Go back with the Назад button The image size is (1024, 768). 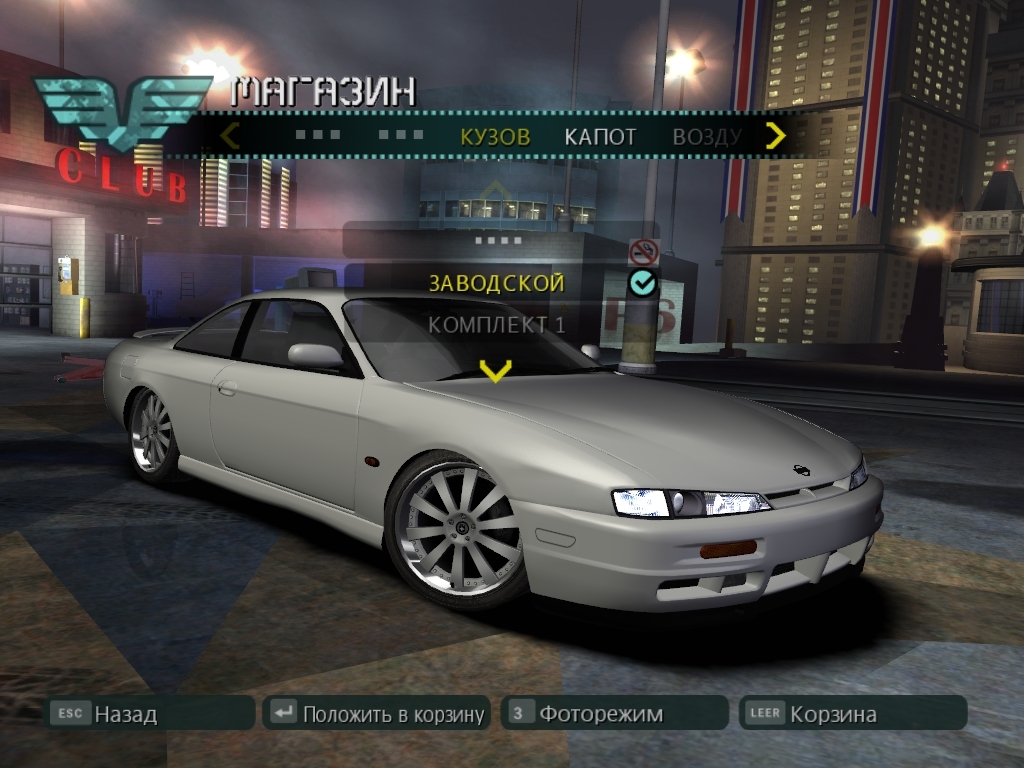[x=152, y=713]
